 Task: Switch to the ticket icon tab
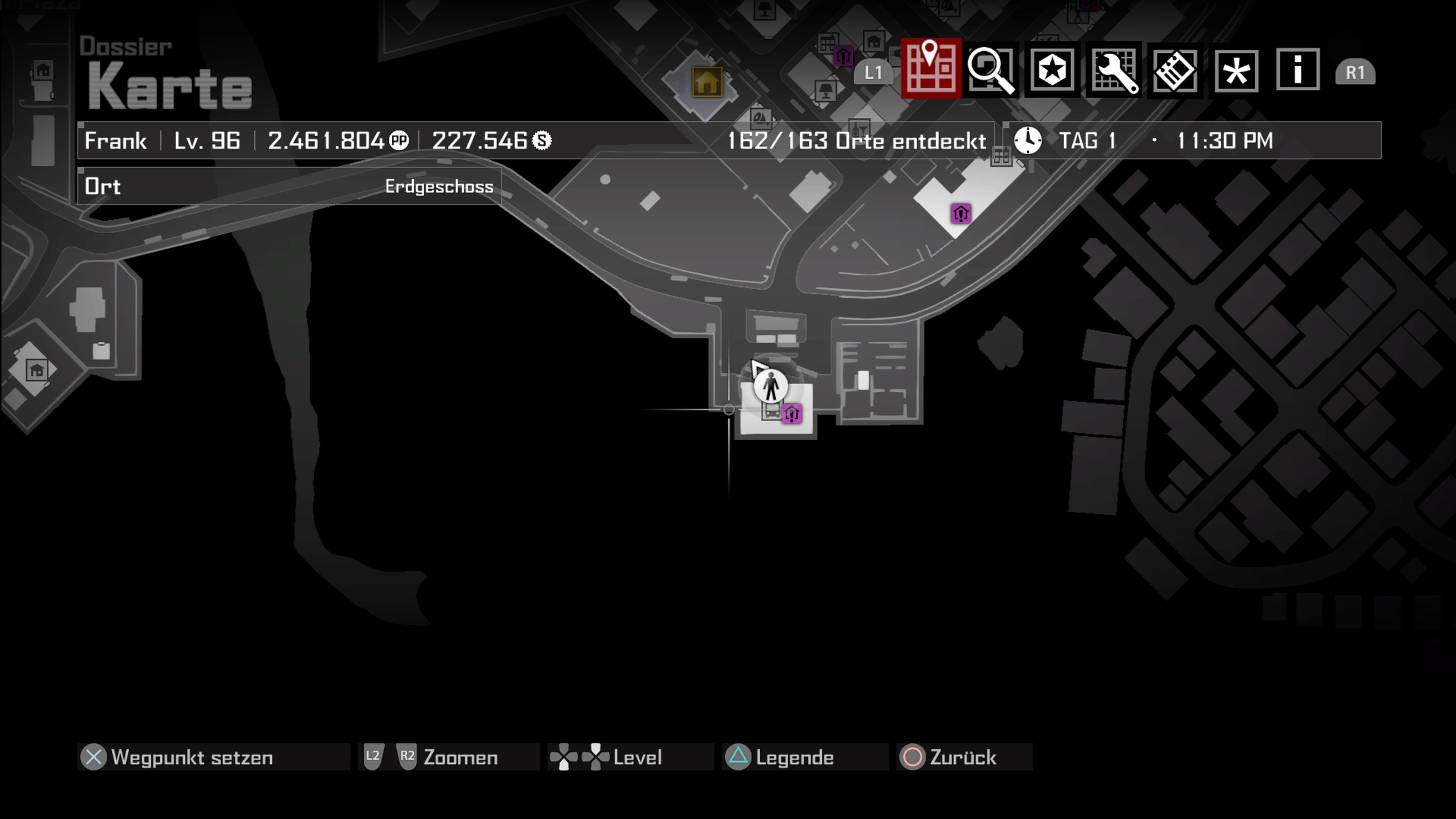1175,71
